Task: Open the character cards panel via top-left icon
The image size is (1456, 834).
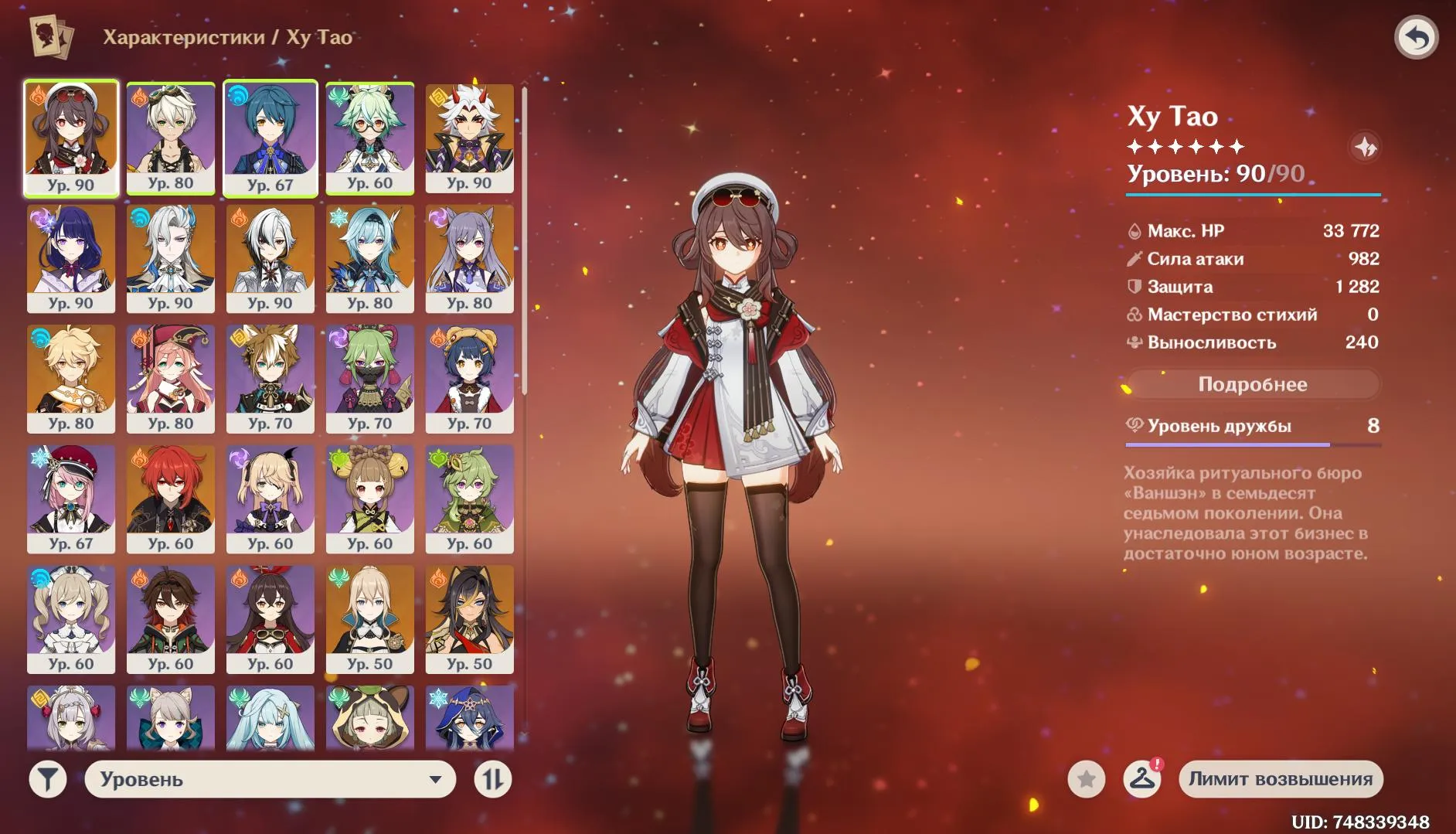Action: tap(51, 36)
